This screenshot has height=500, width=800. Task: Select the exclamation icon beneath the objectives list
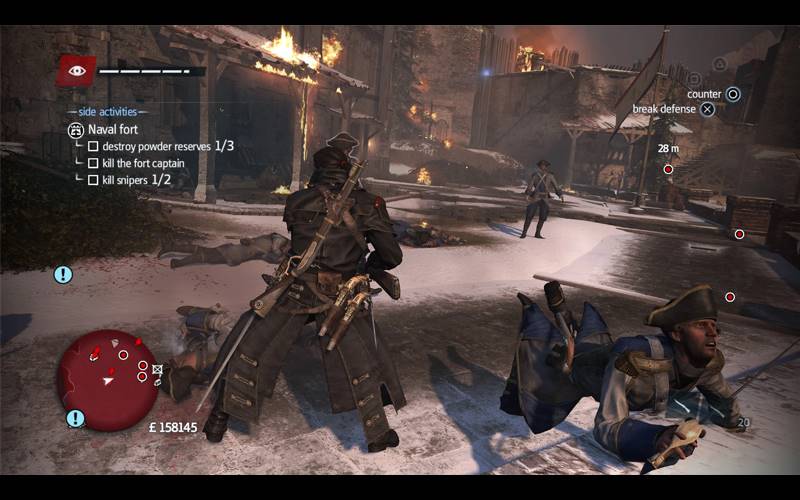pyautogui.click(x=63, y=274)
